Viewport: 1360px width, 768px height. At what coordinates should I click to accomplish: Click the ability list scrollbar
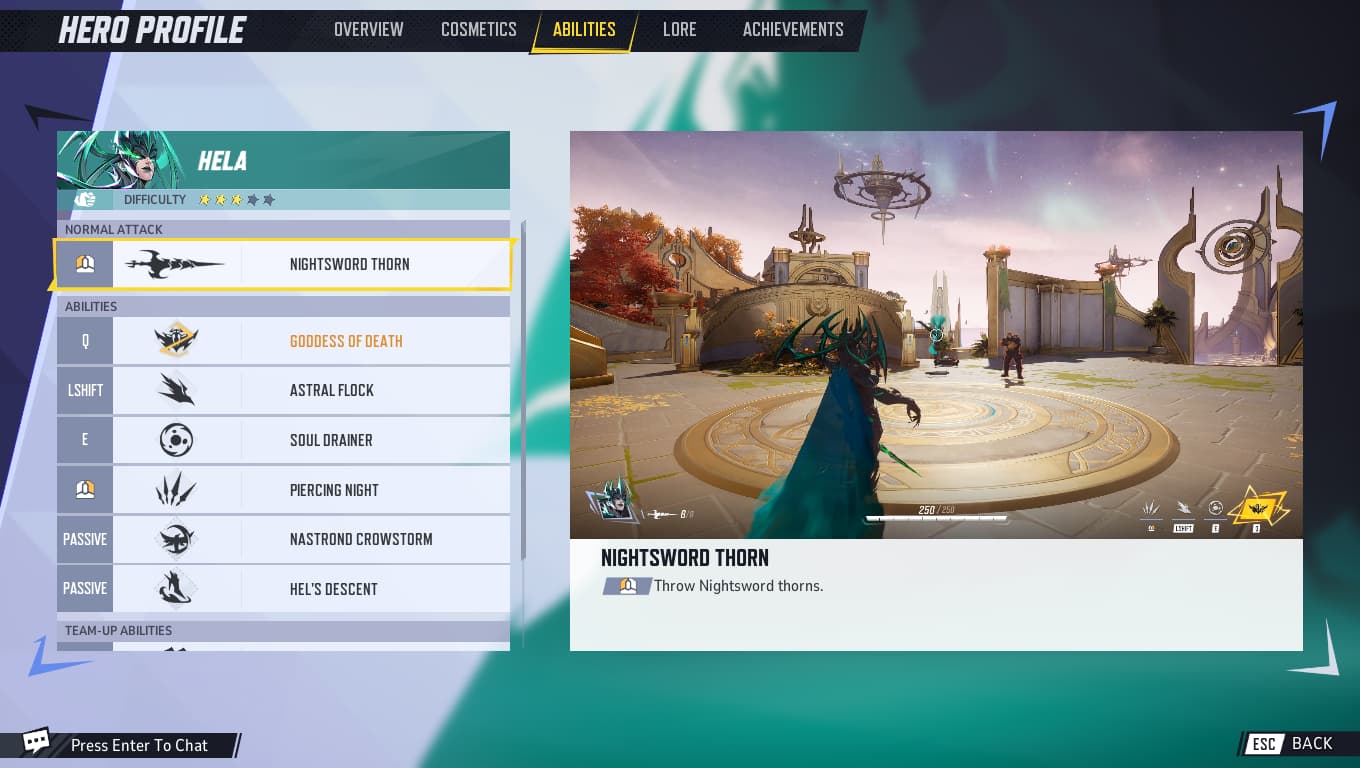[x=522, y=400]
